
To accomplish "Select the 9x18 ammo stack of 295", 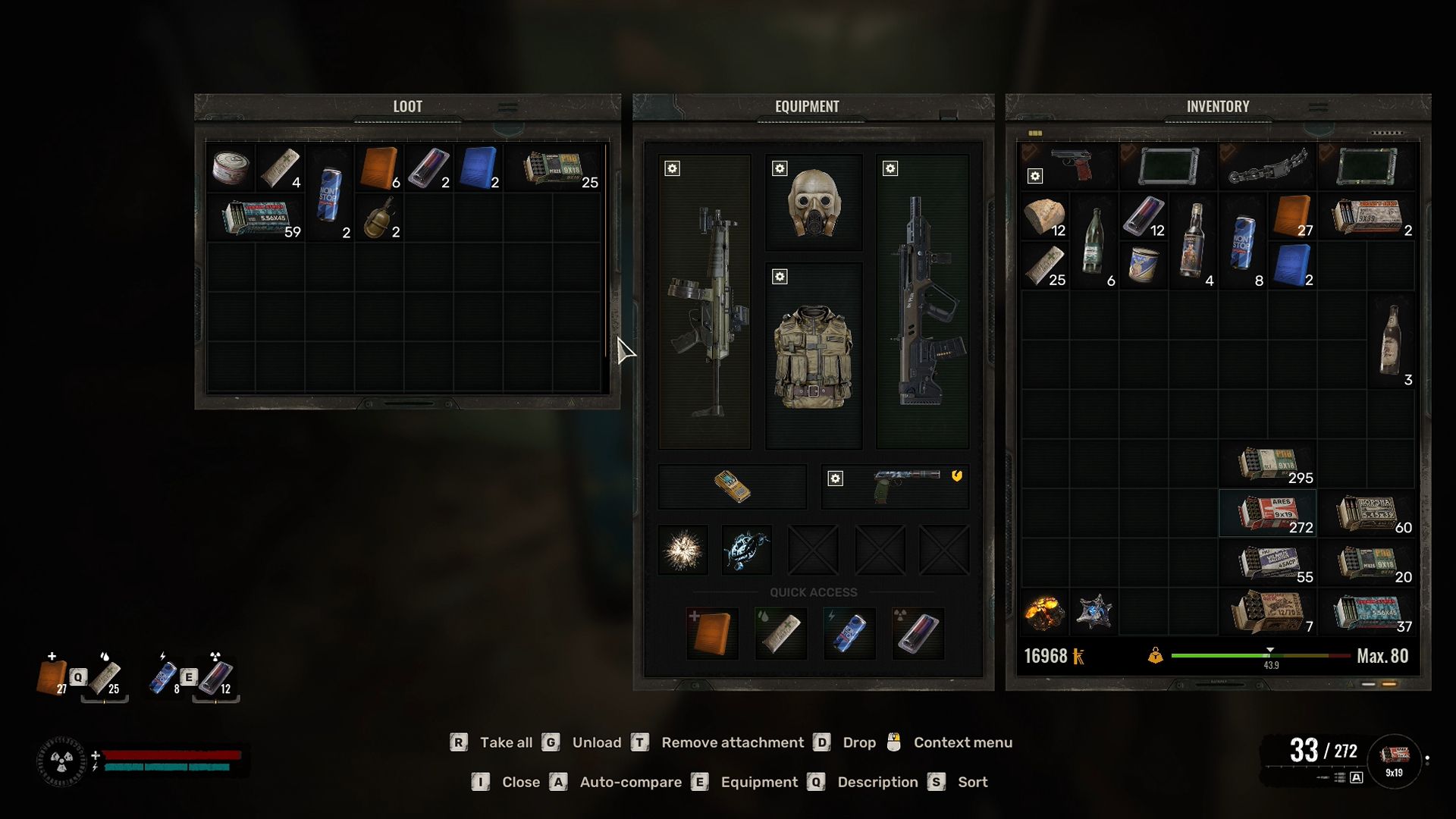I will (x=1268, y=464).
